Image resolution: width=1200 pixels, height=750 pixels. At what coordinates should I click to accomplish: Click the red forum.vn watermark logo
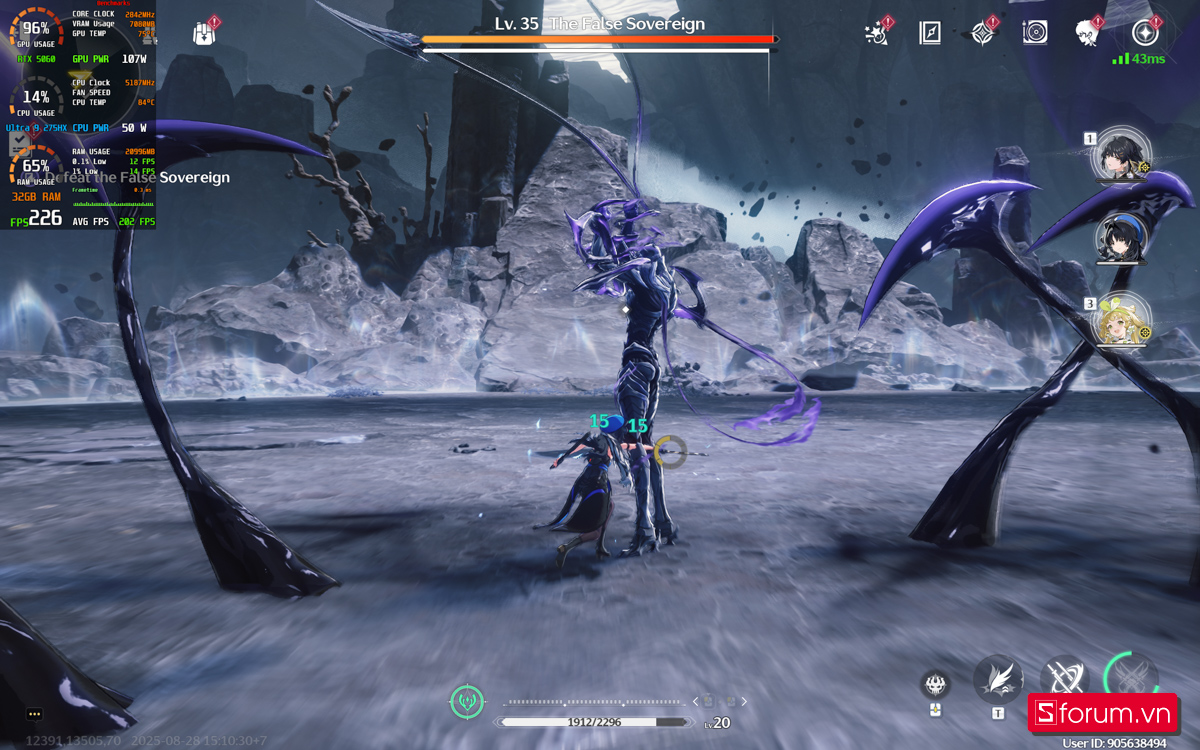[1102, 713]
